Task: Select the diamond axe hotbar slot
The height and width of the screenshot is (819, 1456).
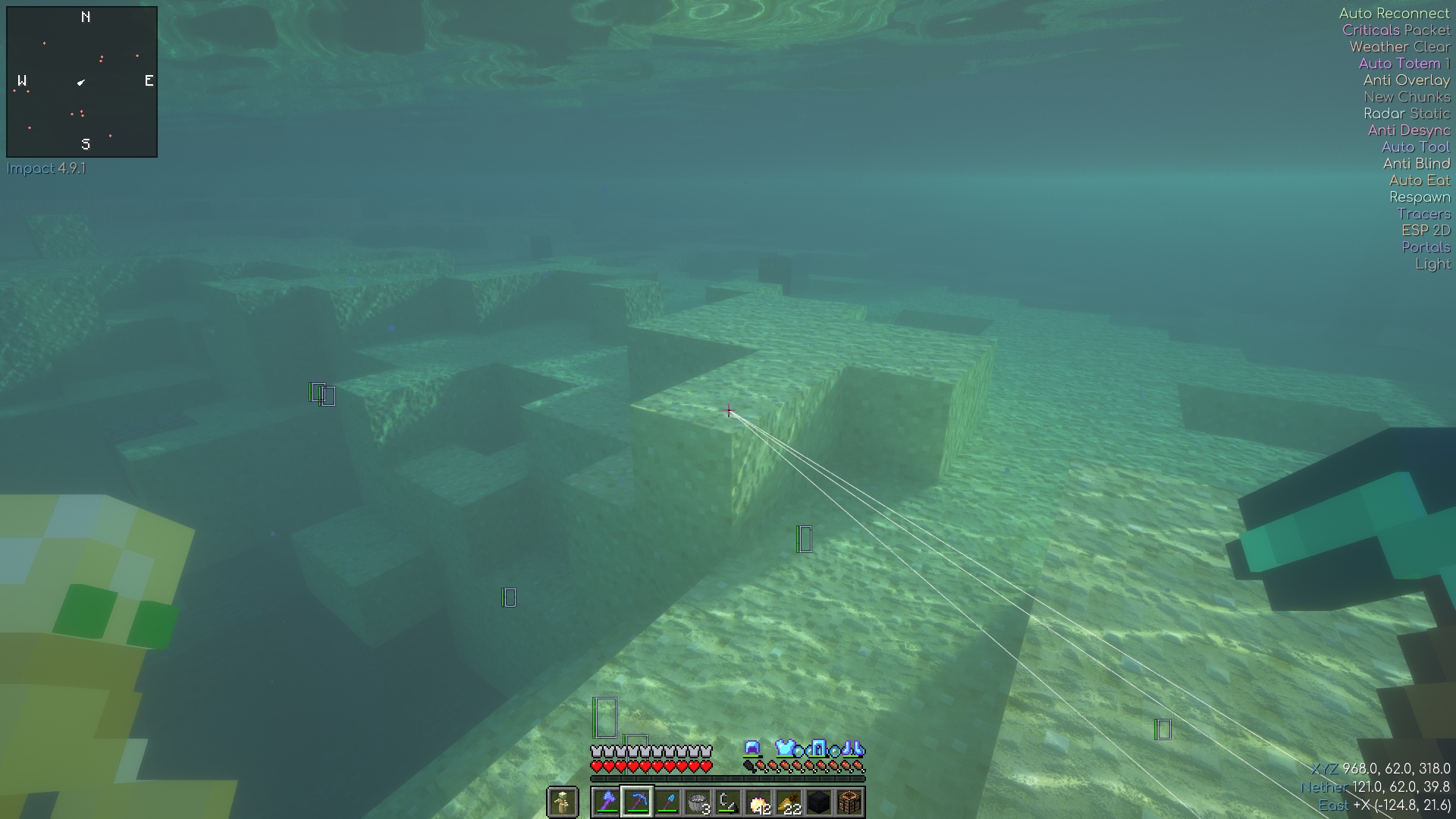Action: (607, 802)
